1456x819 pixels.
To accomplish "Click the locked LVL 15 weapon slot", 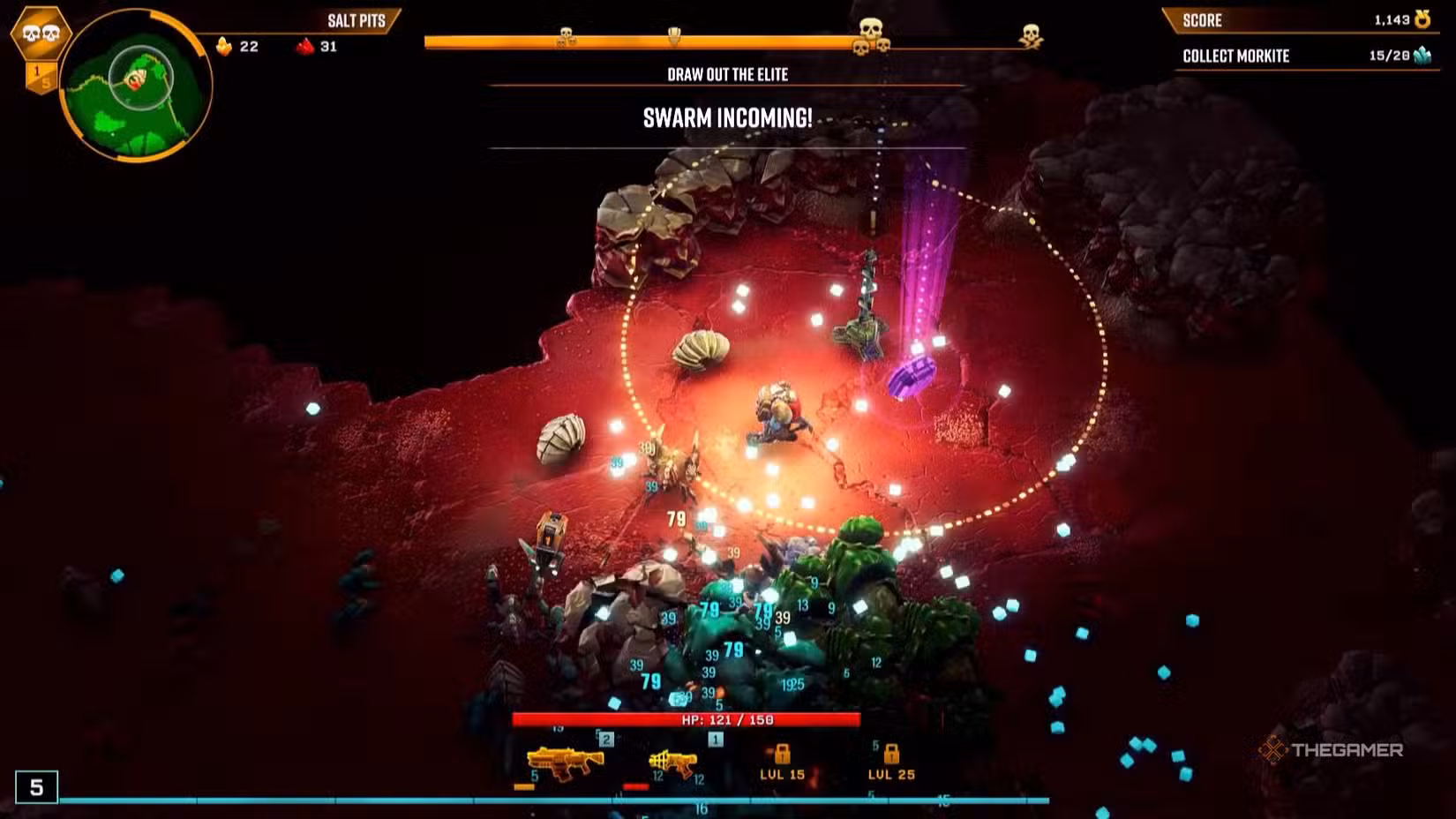I will pyautogui.click(x=783, y=763).
